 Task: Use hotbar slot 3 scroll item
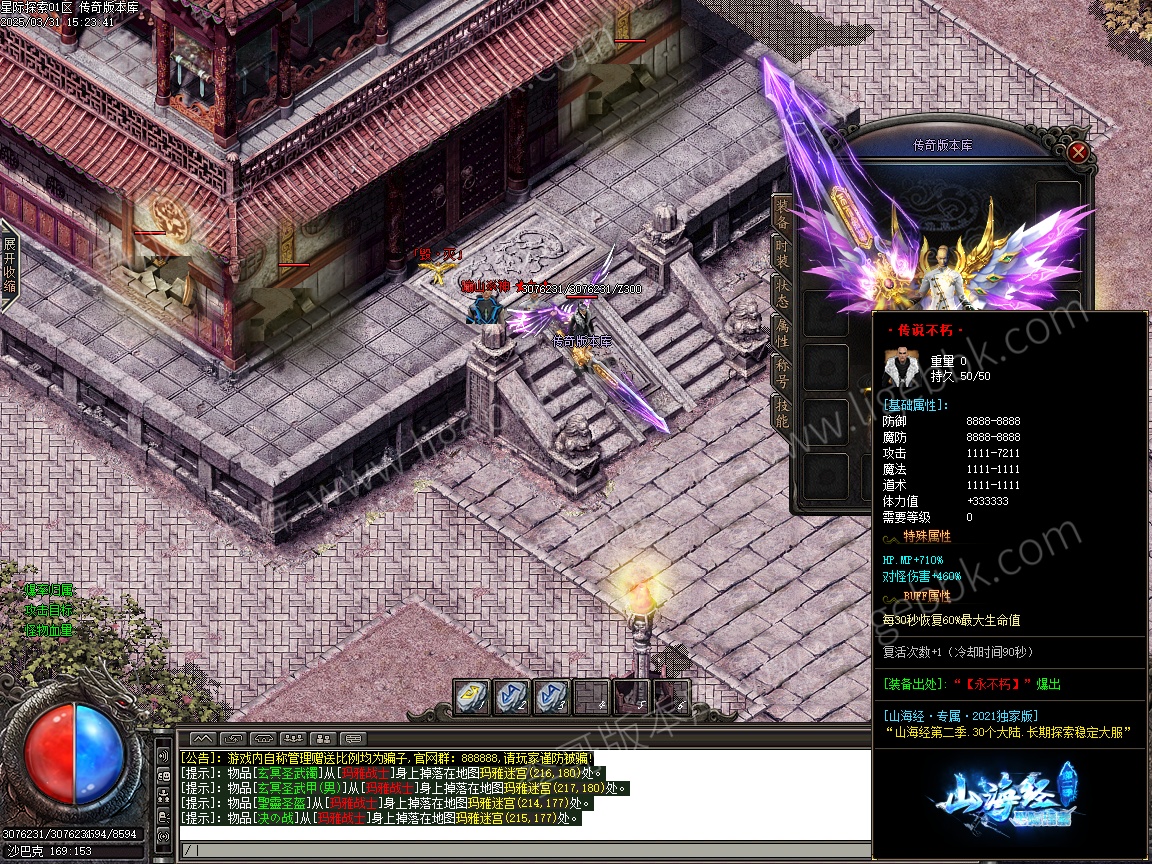pos(550,696)
